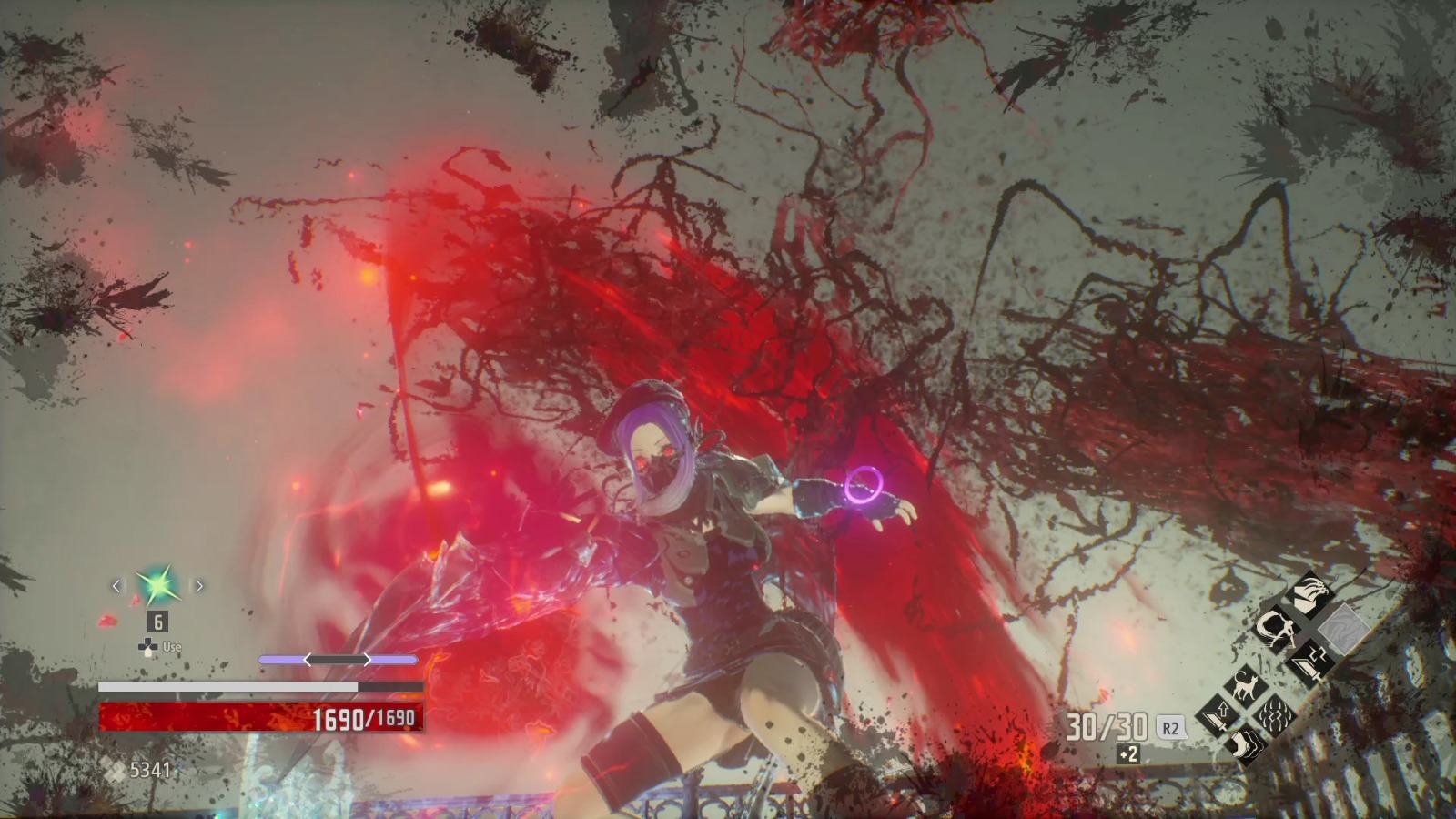Click the left arrow to cycle items
The width and height of the screenshot is (1456, 819).
(x=116, y=586)
